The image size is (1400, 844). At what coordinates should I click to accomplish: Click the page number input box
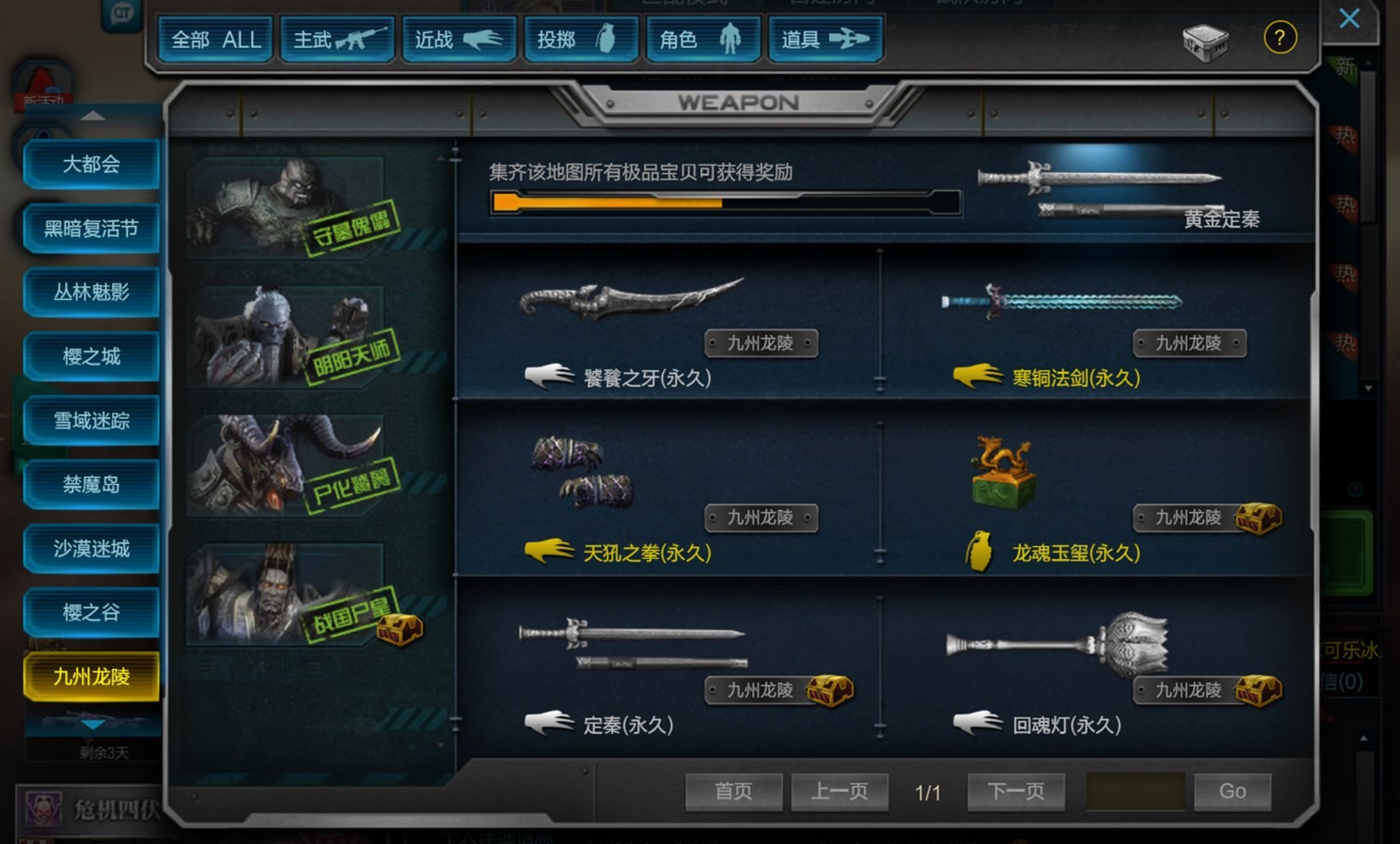1135,791
